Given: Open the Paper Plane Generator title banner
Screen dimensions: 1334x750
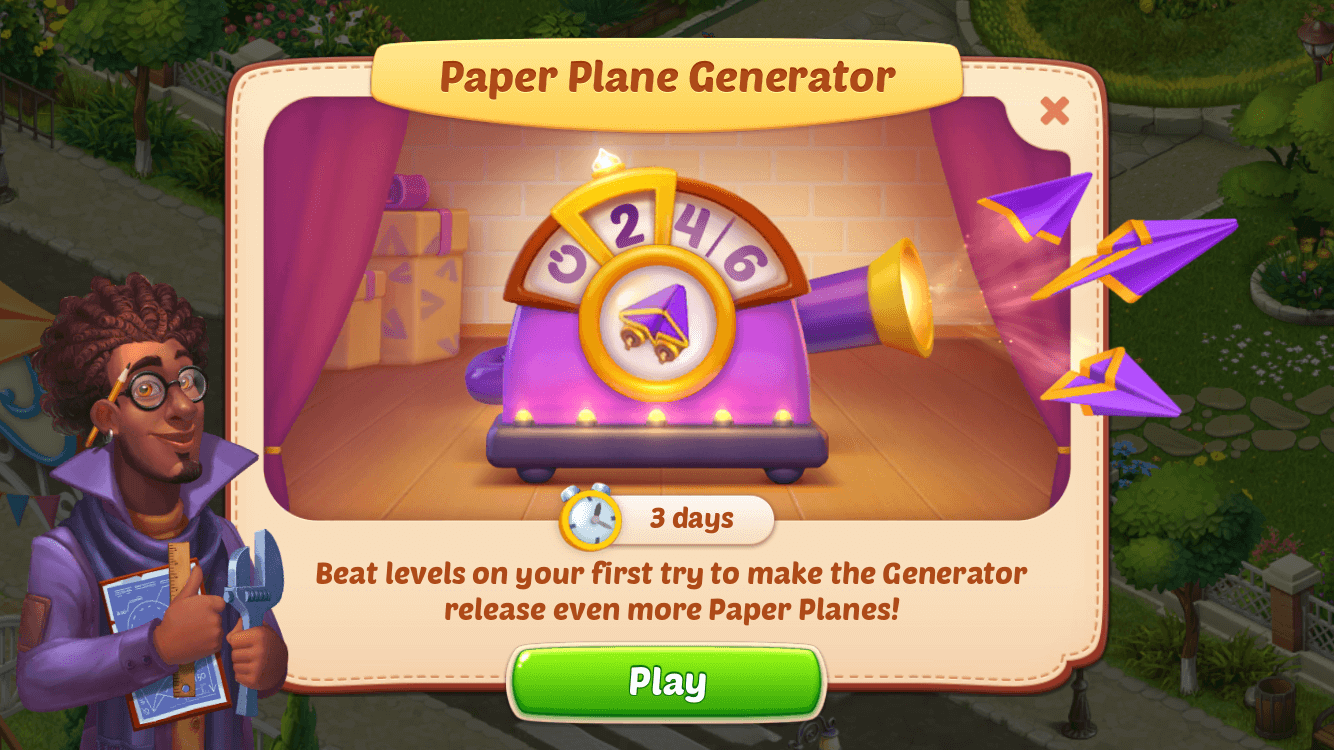Looking at the screenshot, I should pyautogui.click(x=667, y=73).
